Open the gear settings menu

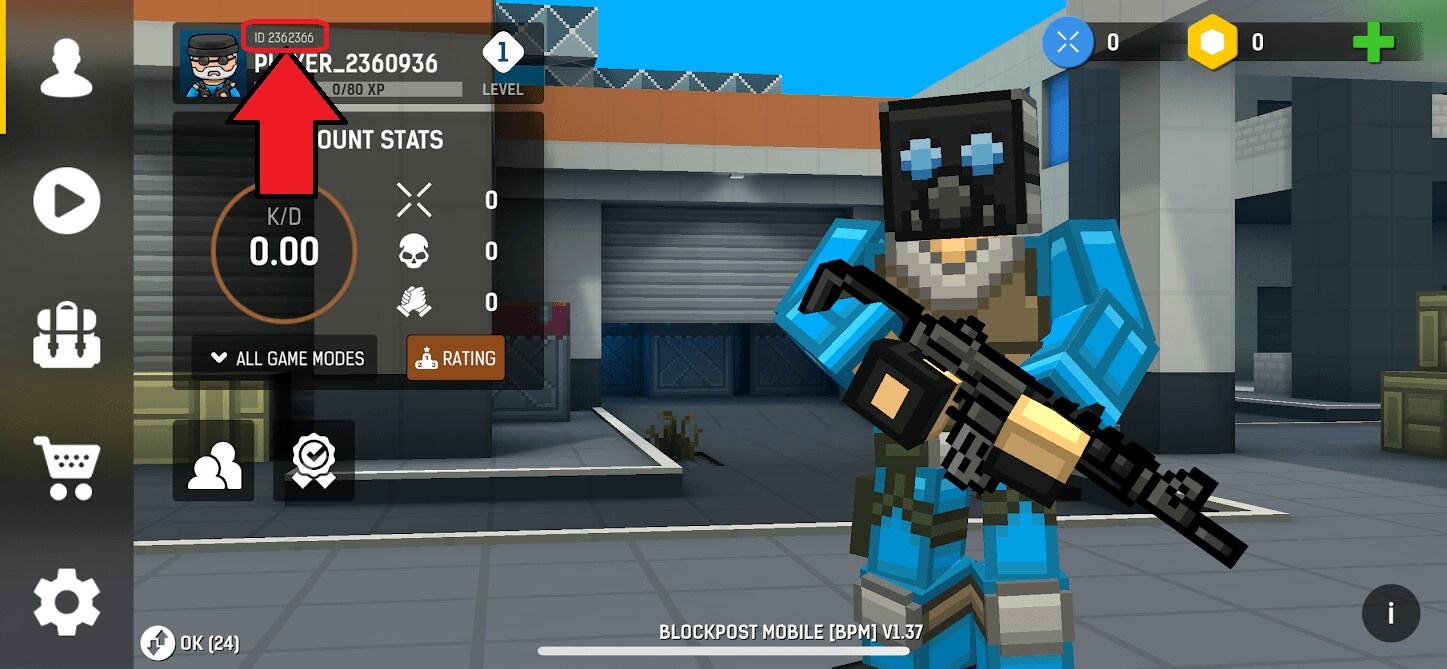[x=66, y=601]
